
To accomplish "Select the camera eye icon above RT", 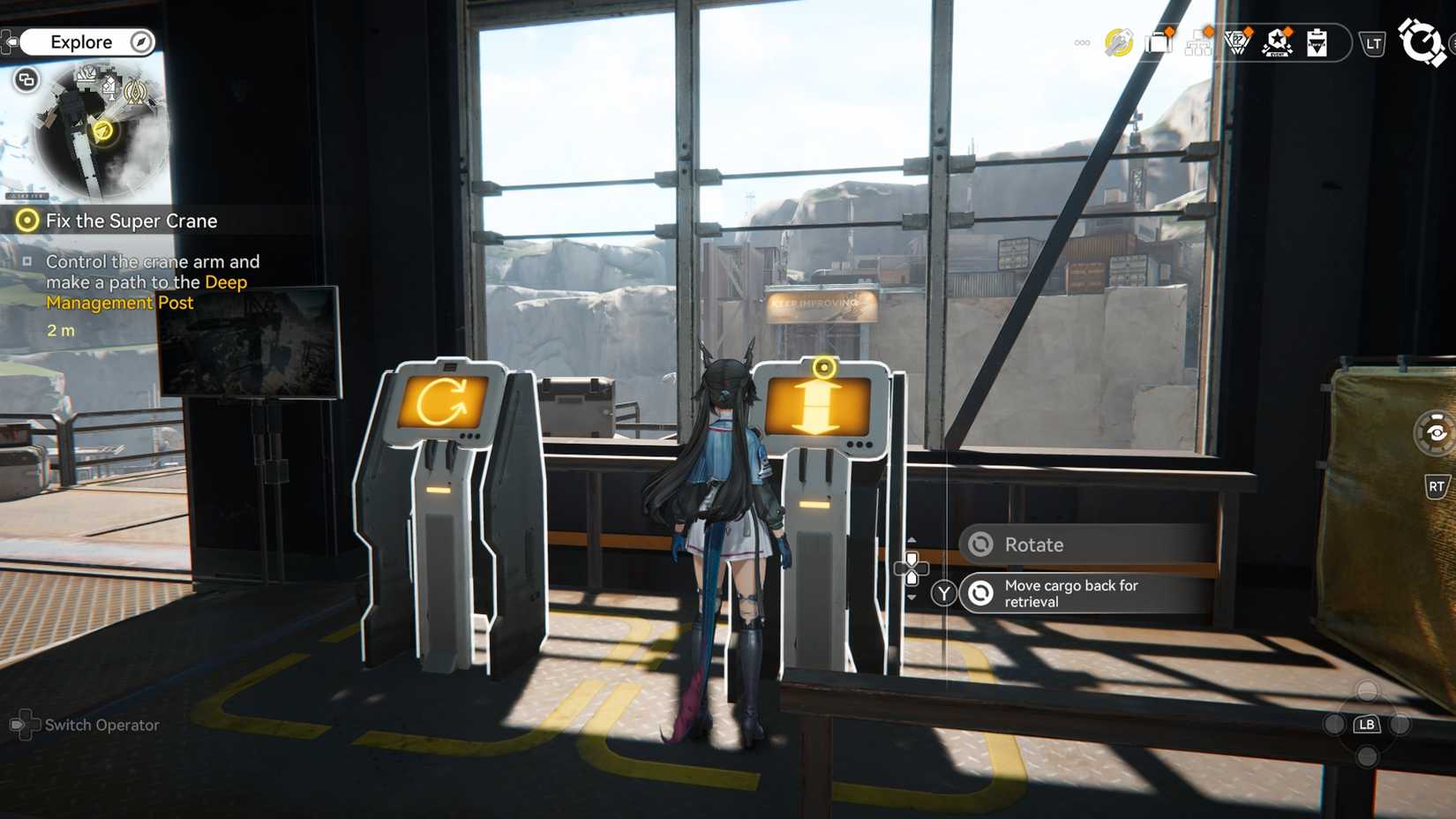I will [1432, 432].
